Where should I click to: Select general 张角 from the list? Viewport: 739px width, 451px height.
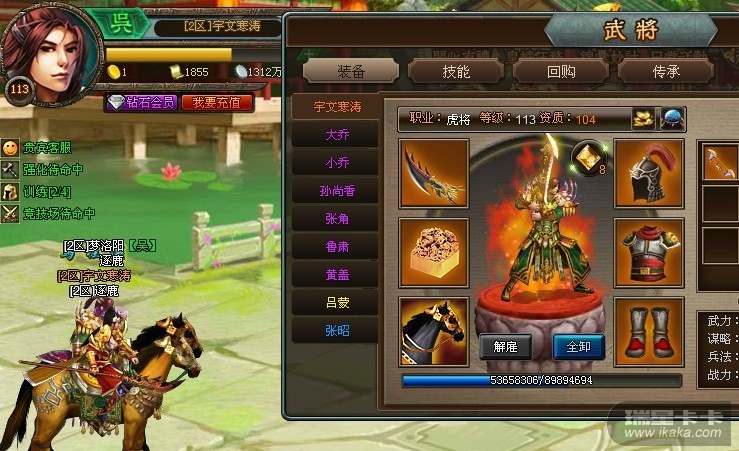pyautogui.click(x=337, y=218)
